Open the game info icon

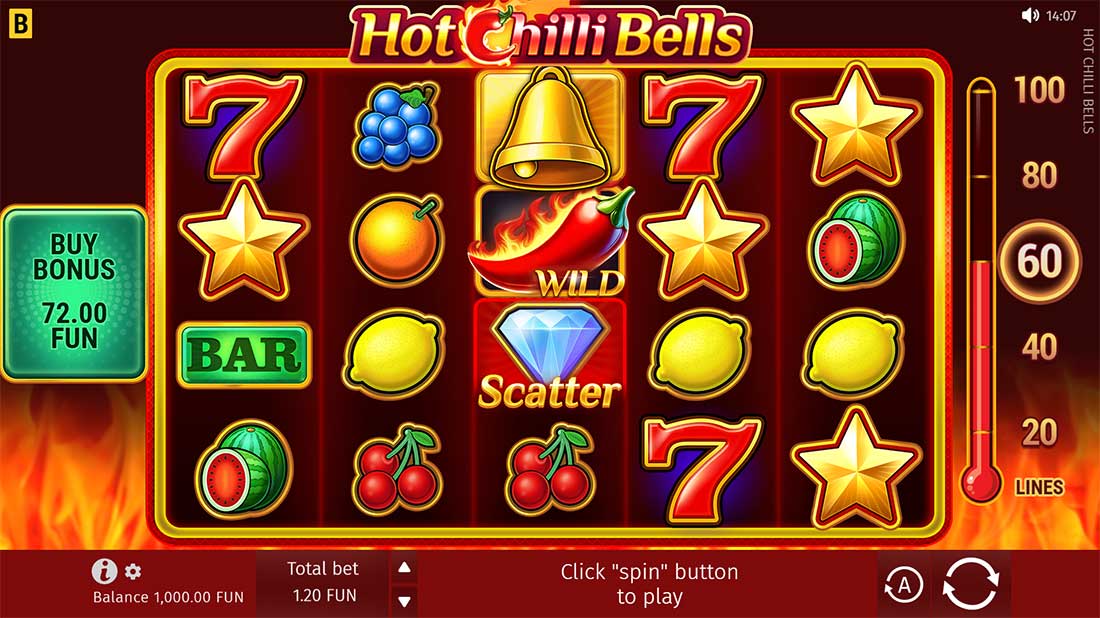coord(104,571)
